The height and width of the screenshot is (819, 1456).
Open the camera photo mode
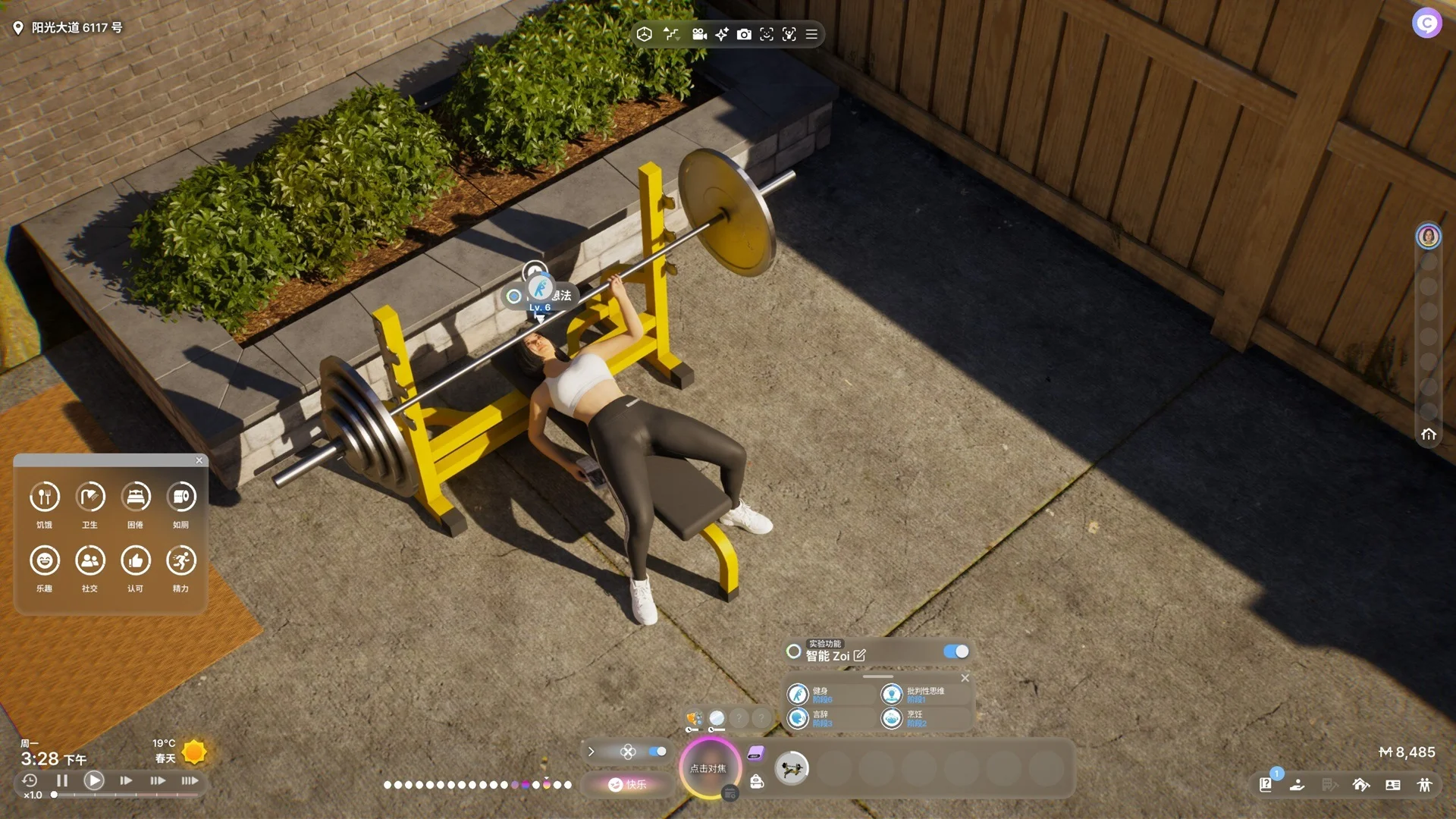(x=744, y=34)
